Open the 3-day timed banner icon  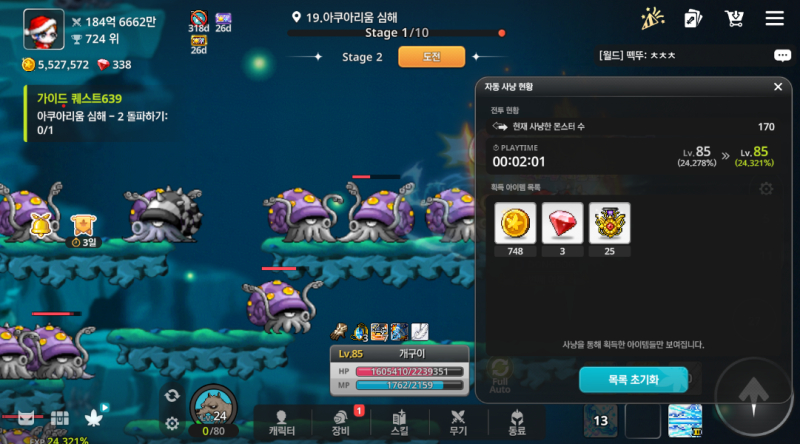(x=83, y=228)
